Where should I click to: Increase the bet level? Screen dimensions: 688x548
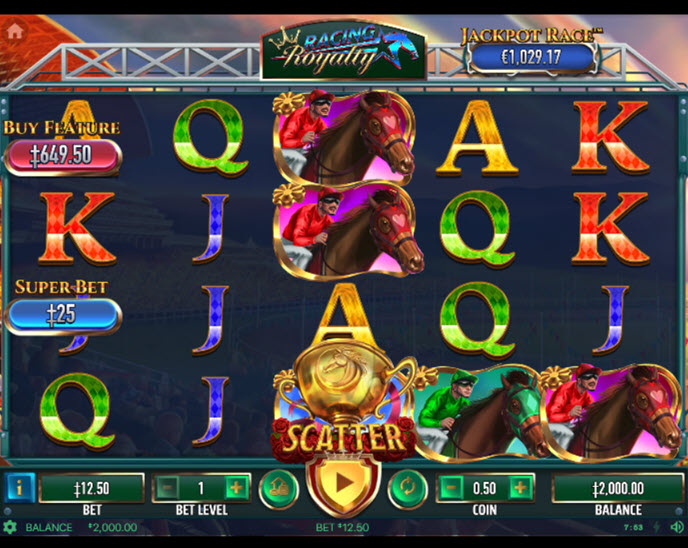[x=236, y=488]
